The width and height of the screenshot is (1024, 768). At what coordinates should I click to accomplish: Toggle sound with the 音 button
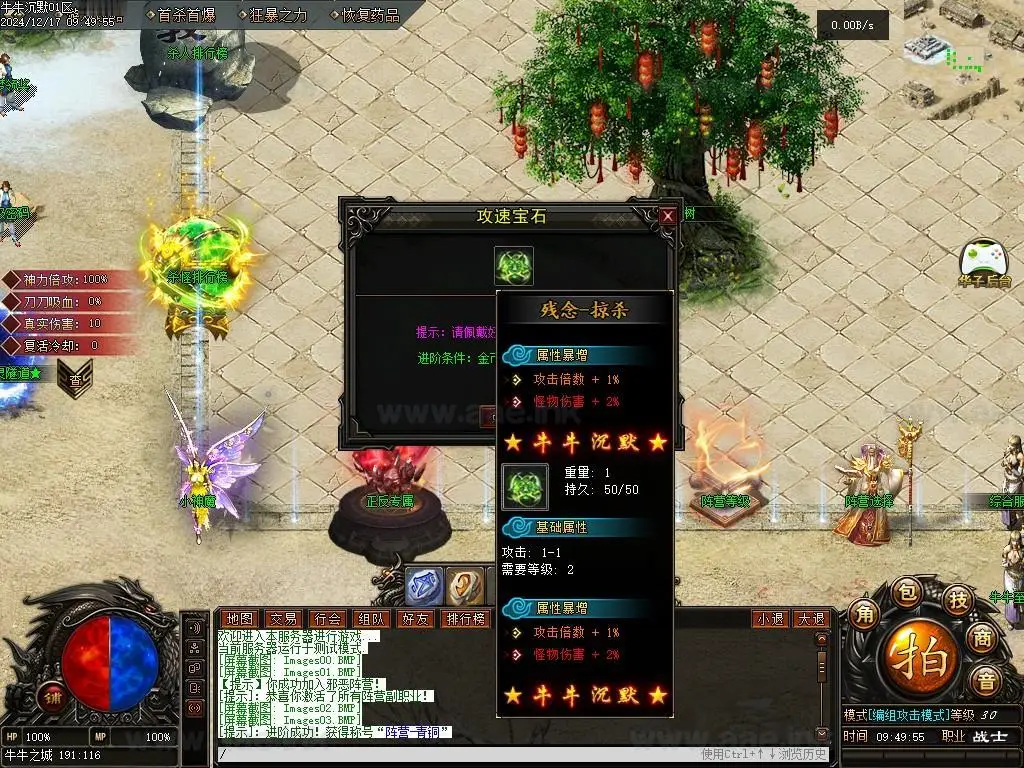(987, 682)
